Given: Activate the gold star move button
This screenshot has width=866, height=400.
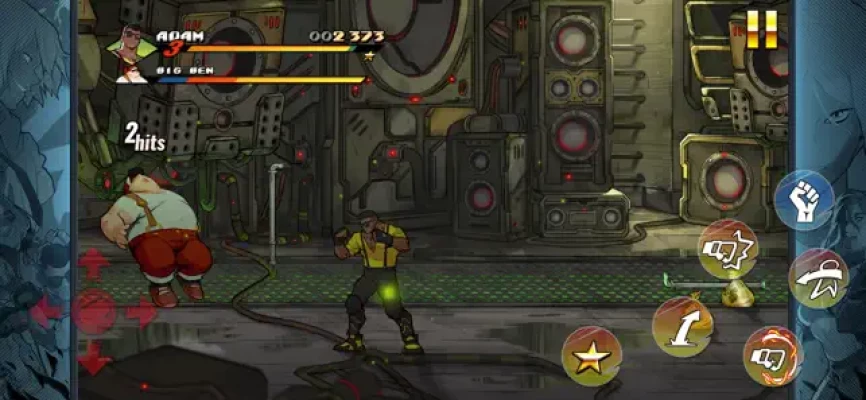Looking at the screenshot, I should point(591,356).
